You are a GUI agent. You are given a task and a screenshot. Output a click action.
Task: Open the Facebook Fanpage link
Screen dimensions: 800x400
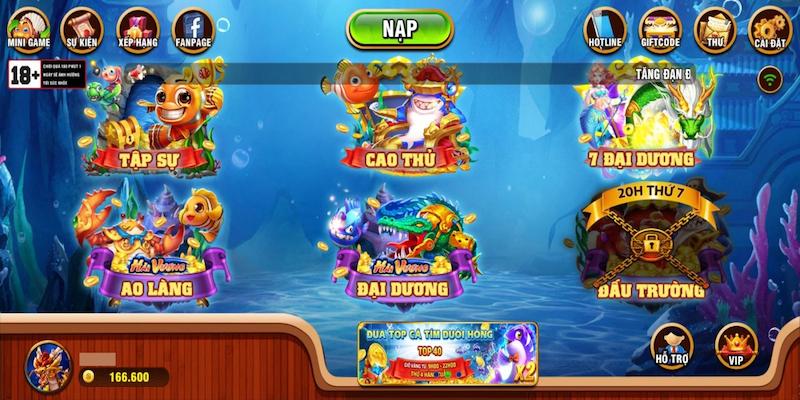pos(193,27)
